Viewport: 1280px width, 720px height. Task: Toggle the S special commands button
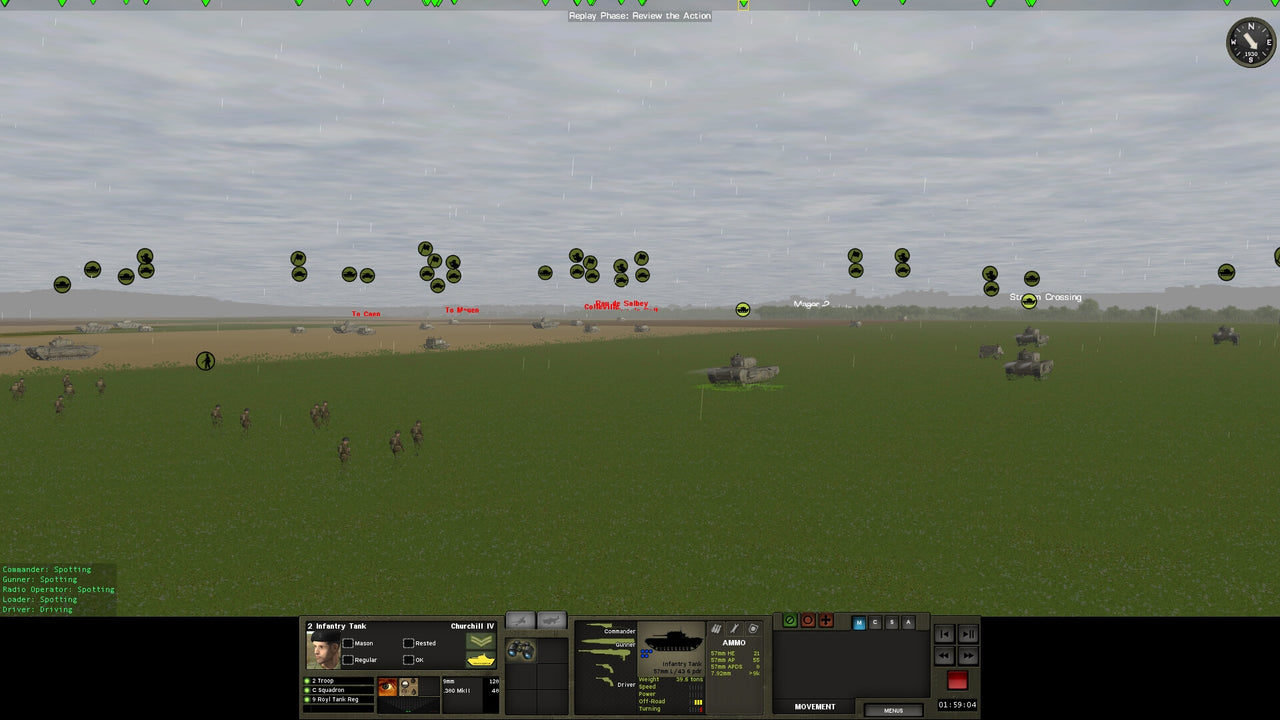[x=891, y=621]
